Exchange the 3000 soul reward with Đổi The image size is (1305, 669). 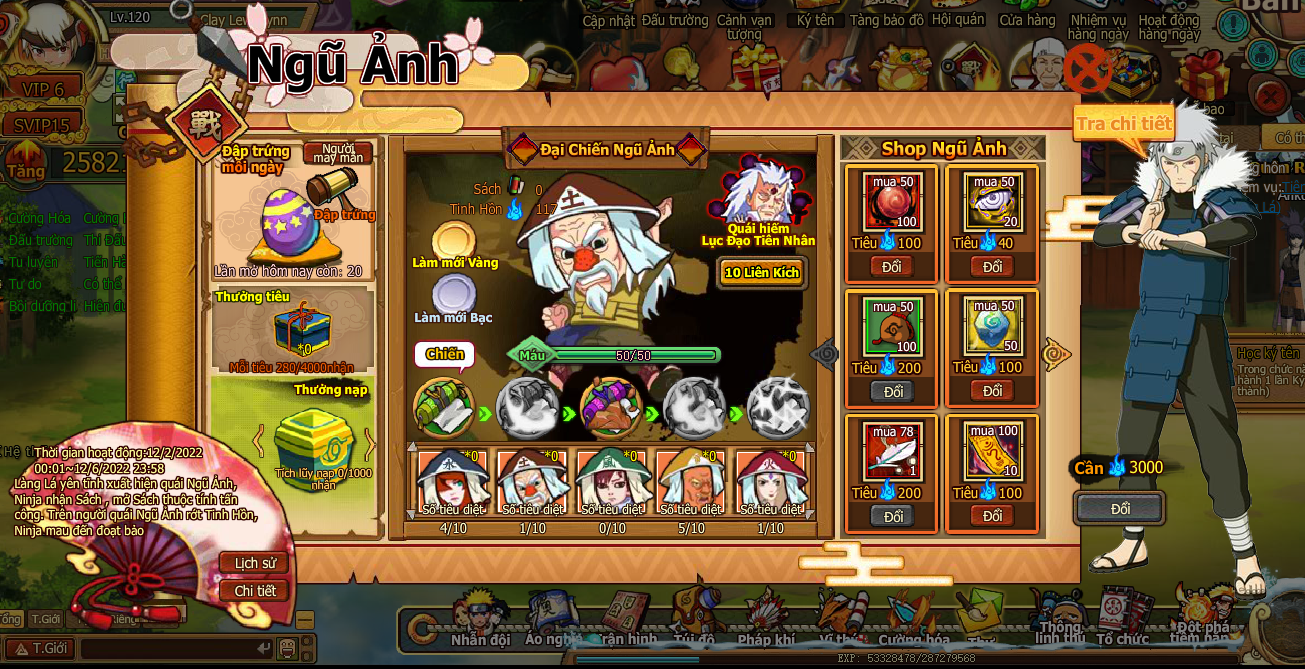coord(1120,509)
